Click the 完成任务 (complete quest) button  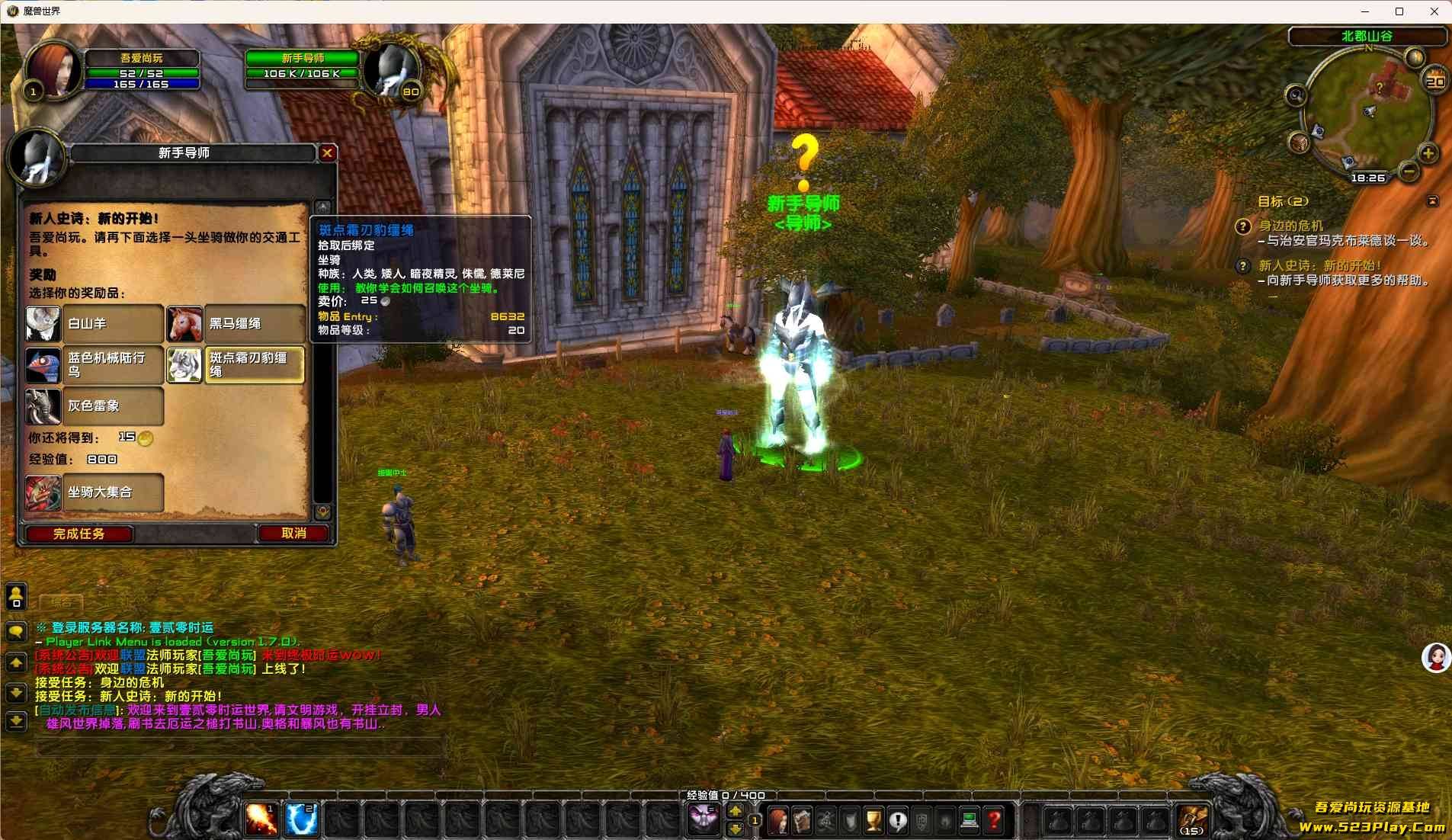(x=79, y=534)
